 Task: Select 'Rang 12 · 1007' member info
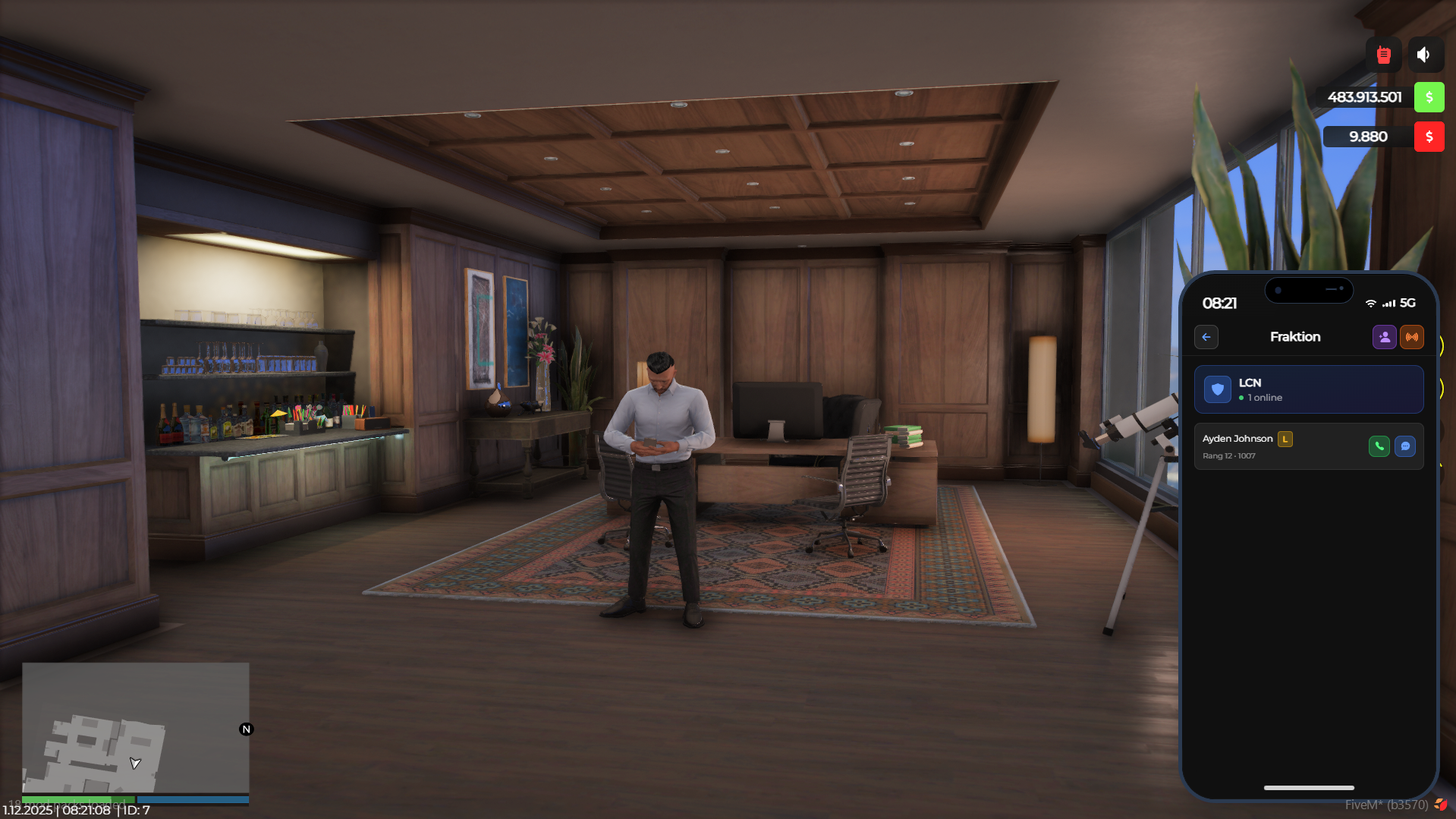pos(1229,456)
